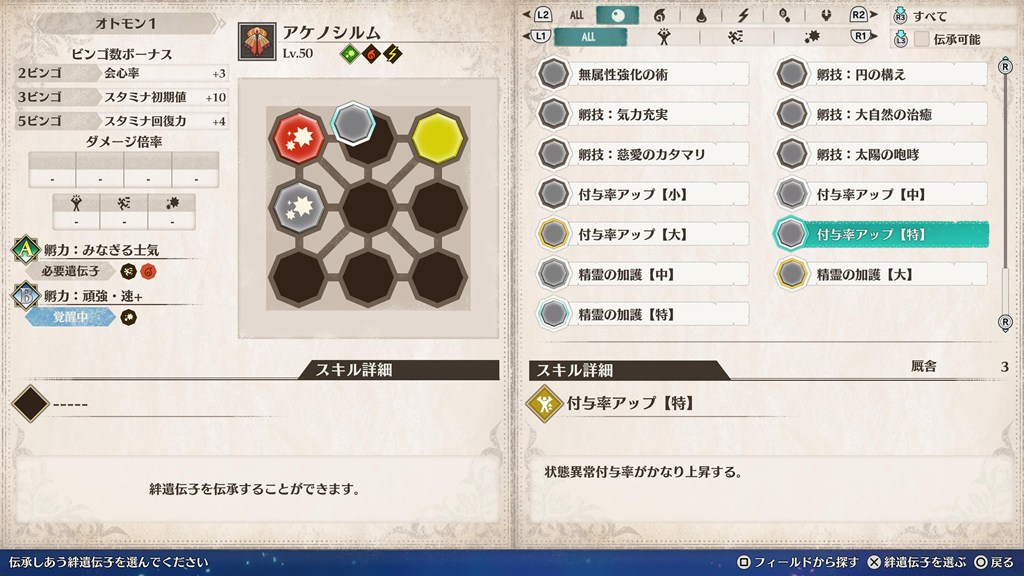
Task: Select the yellow gene slot in the grid
Action: 436,136
